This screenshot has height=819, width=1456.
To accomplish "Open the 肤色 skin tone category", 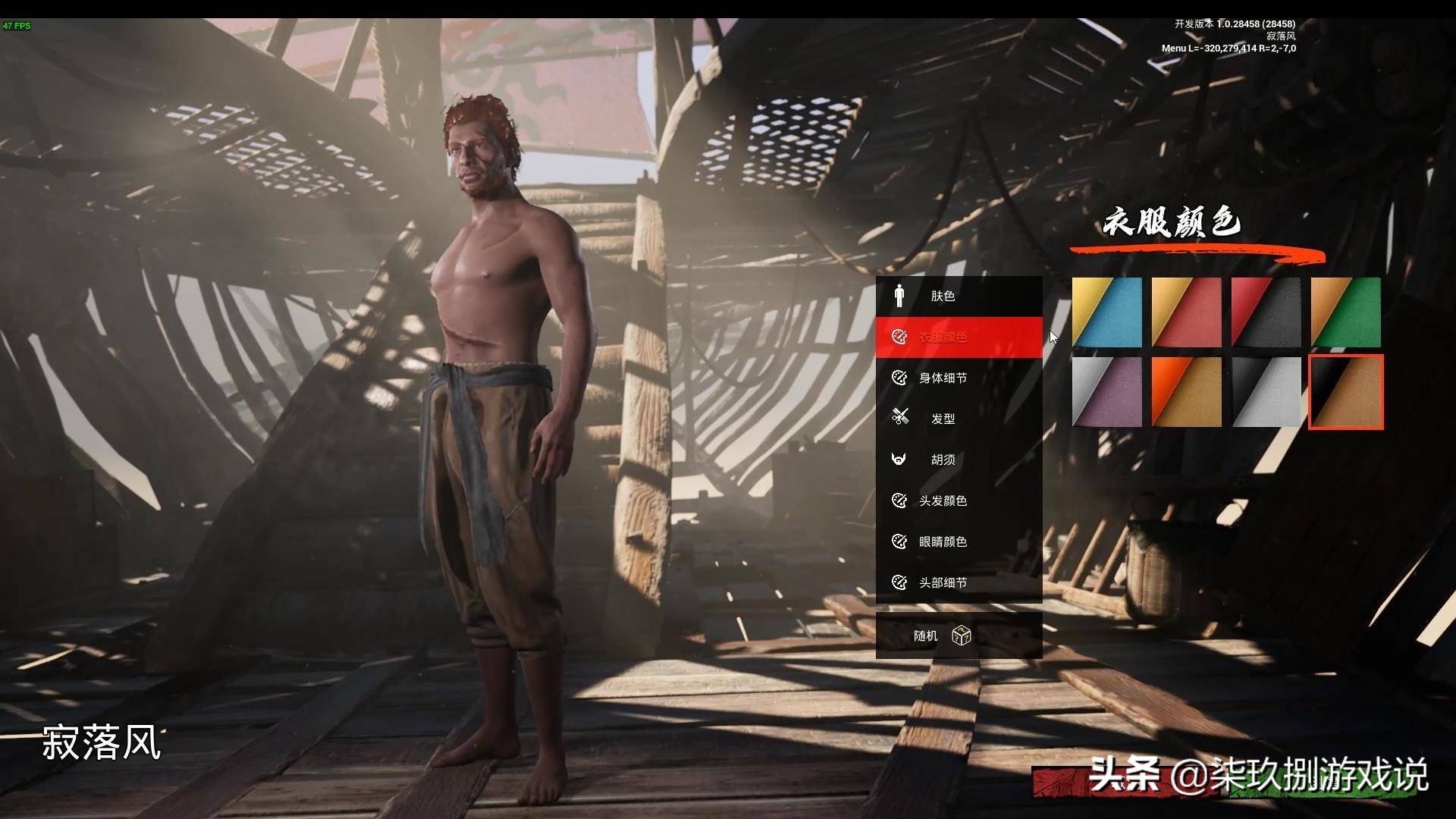I will click(959, 296).
